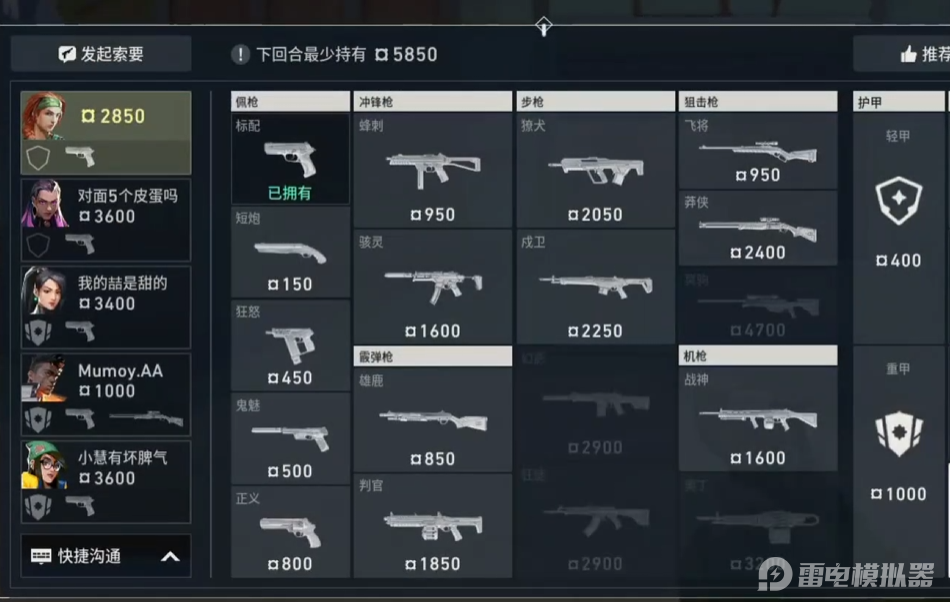Select the 短炮 pistol for 150
Screen dimensions: 950x602
(x=290, y=253)
